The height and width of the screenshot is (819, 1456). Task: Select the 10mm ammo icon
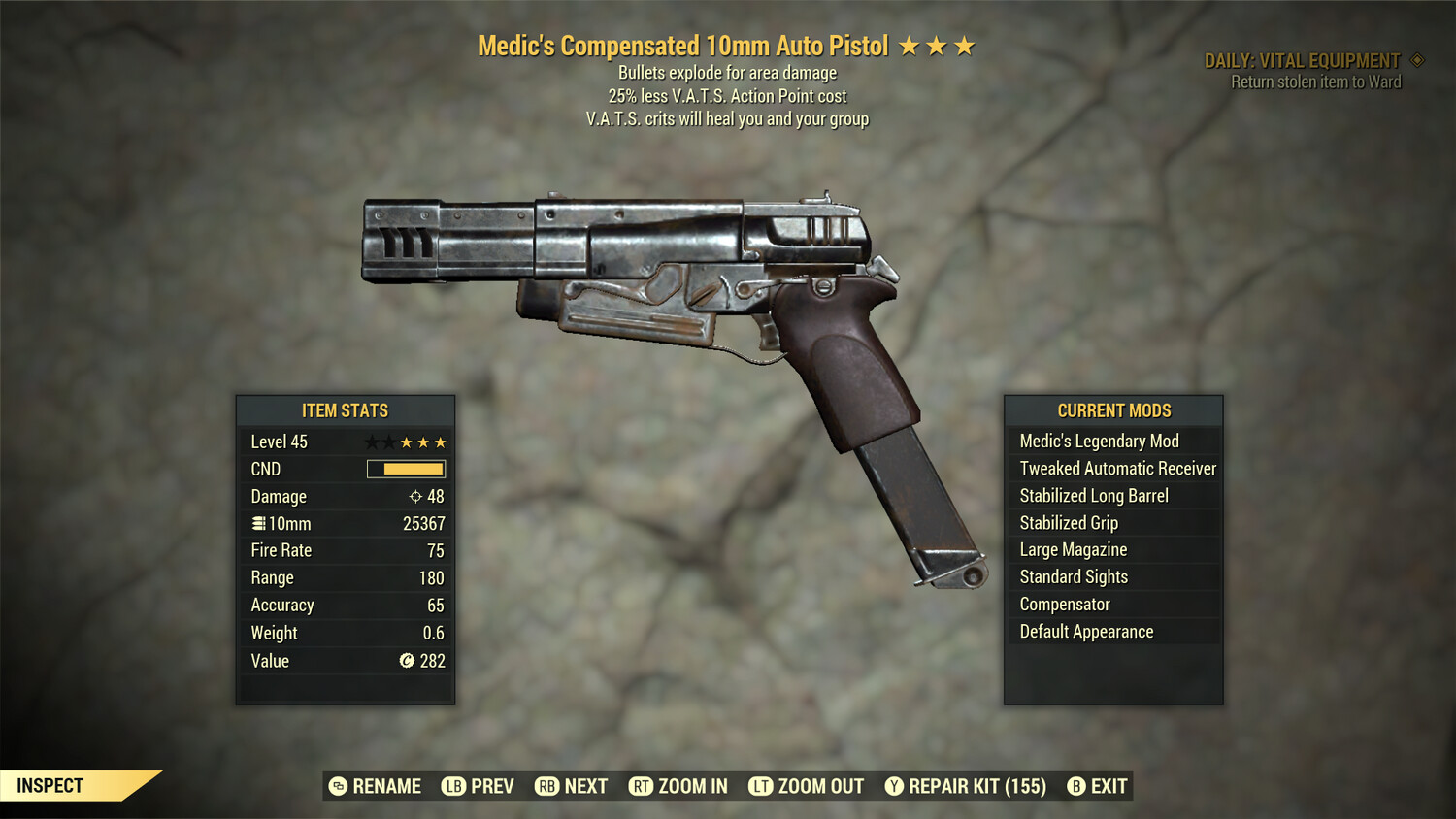(x=257, y=523)
